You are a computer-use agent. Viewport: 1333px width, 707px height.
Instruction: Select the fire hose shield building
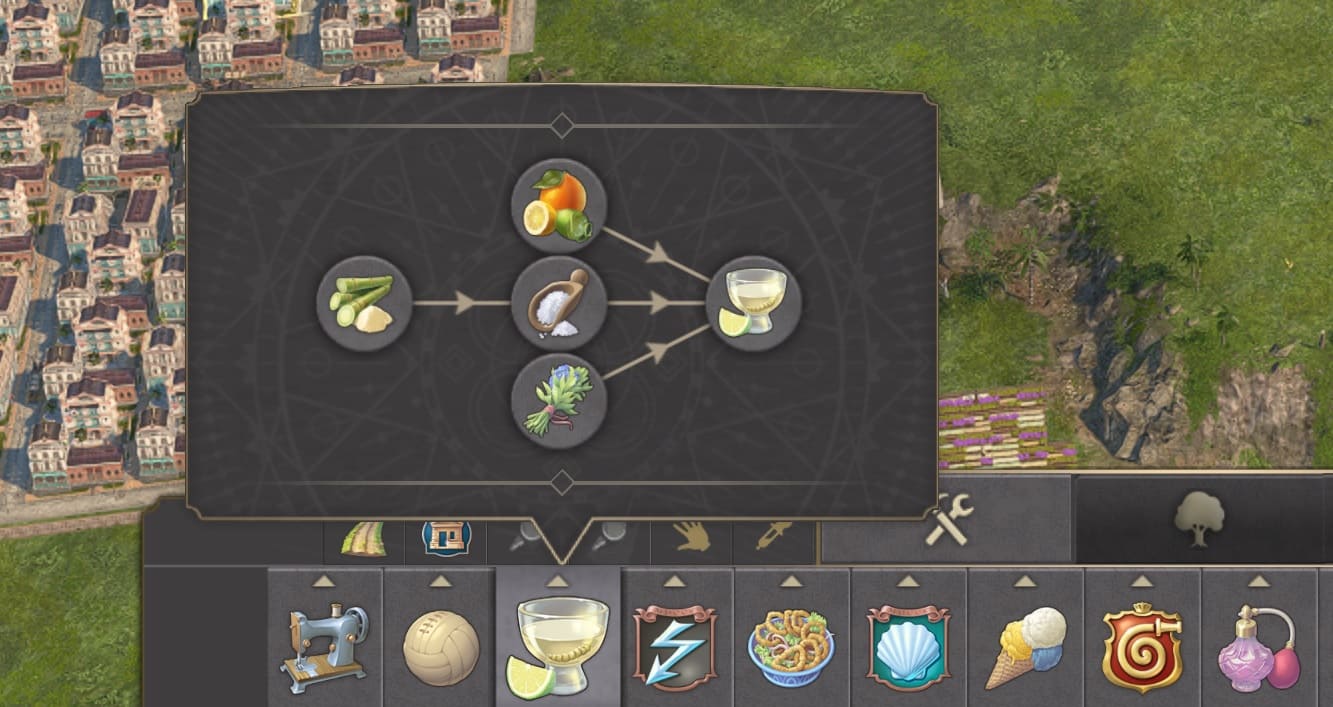tap(1142, 646)
